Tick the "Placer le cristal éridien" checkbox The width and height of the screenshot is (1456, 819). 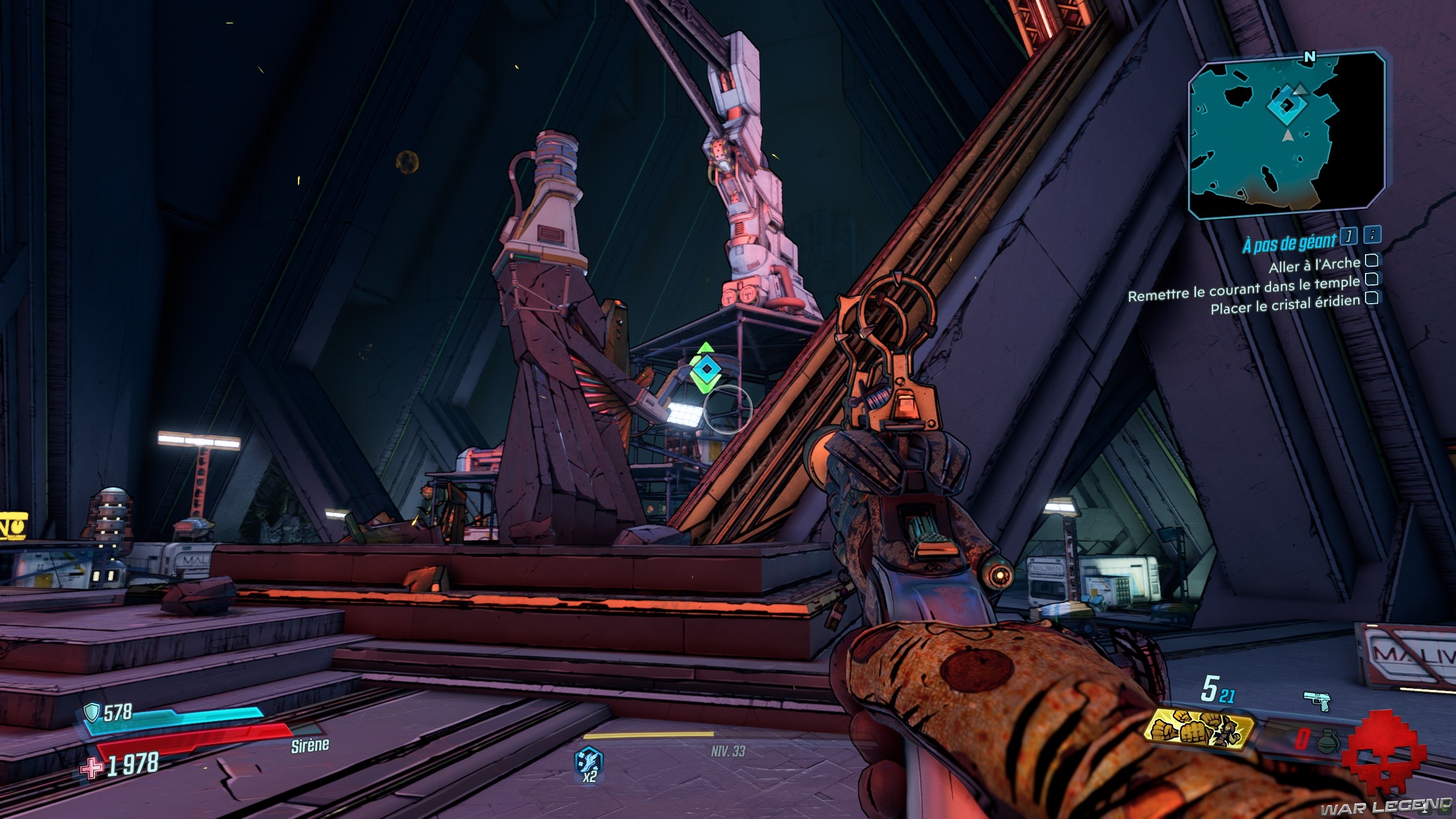(x=1371, y=297)
